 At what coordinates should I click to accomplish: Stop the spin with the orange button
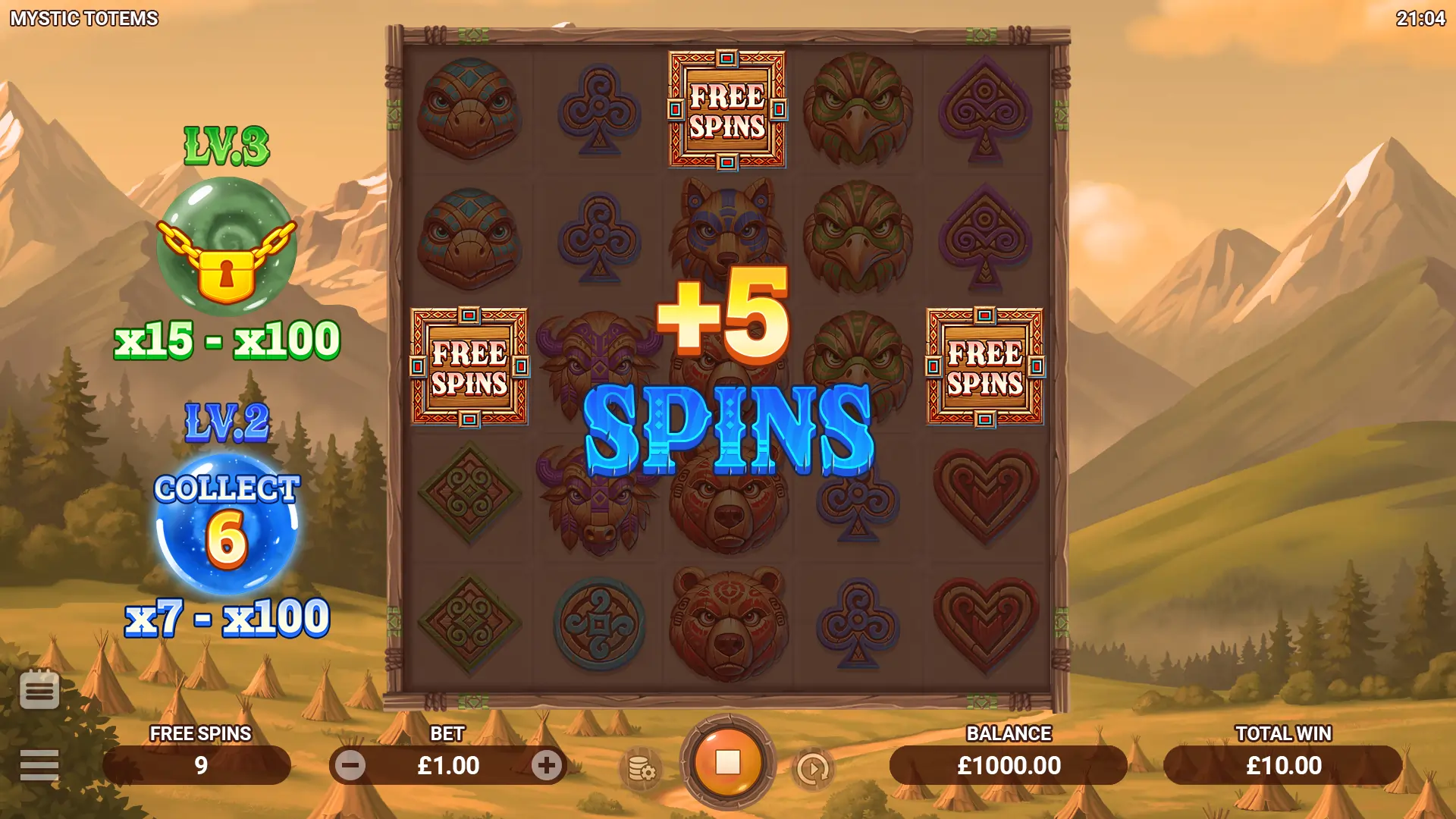point(727,763)
